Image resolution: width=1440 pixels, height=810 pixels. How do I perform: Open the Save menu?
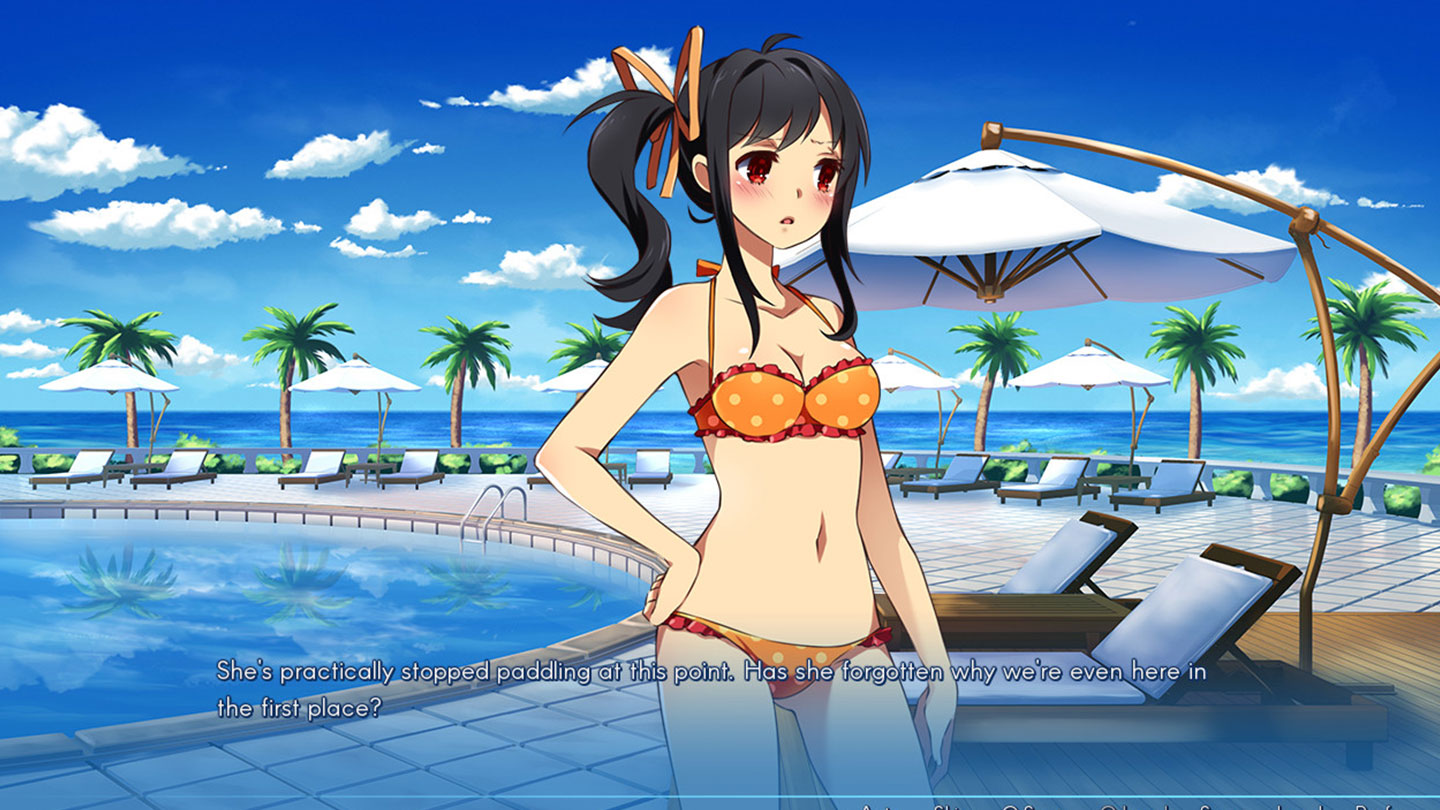pyautogui.click(x=1219, y=807)
